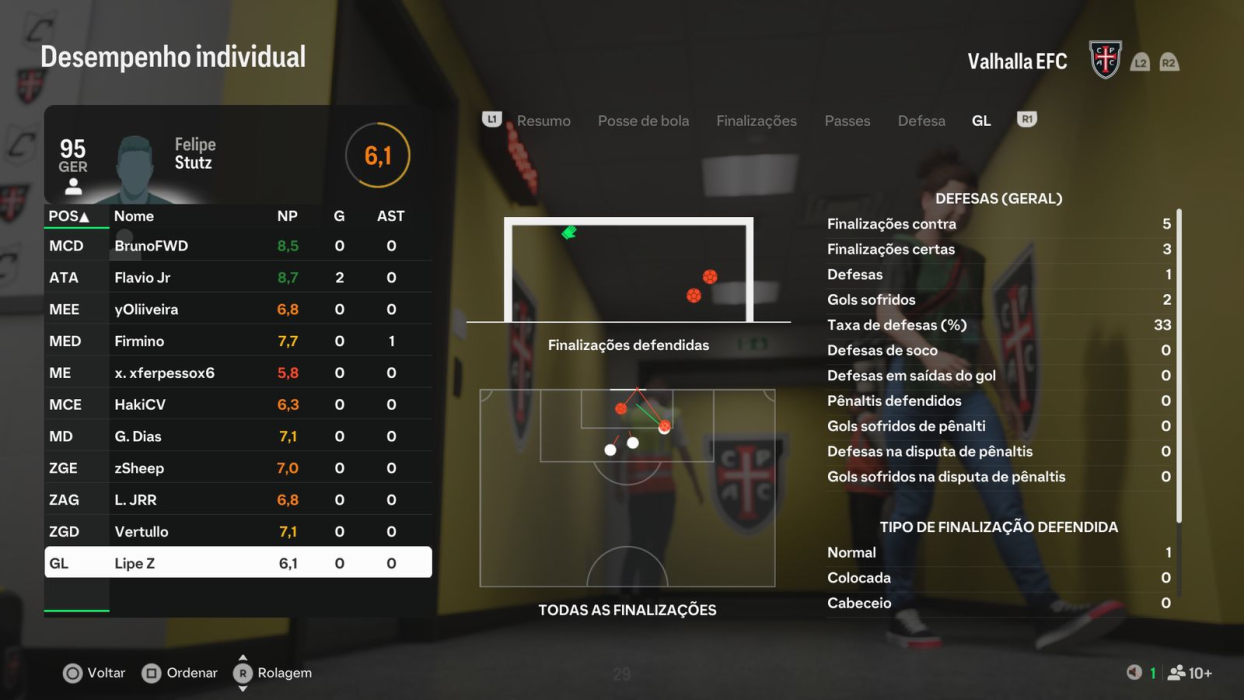Choose HakiCV in the player list

(x=238, y=405)
